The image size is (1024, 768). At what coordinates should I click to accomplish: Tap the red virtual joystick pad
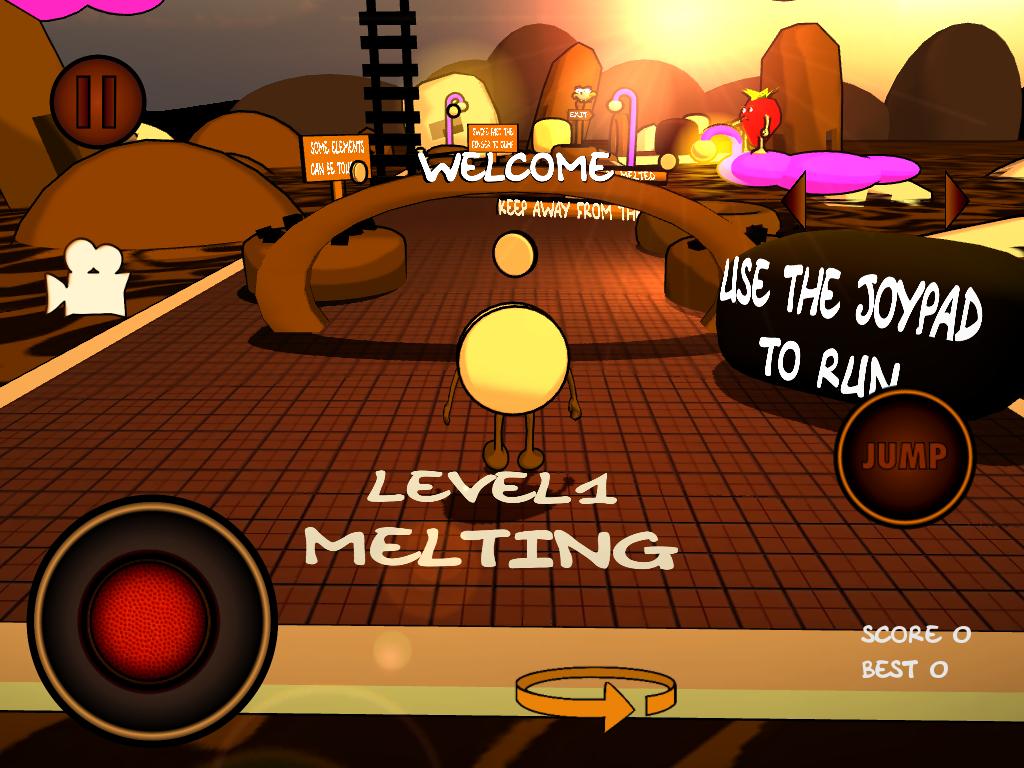(151, 620)
